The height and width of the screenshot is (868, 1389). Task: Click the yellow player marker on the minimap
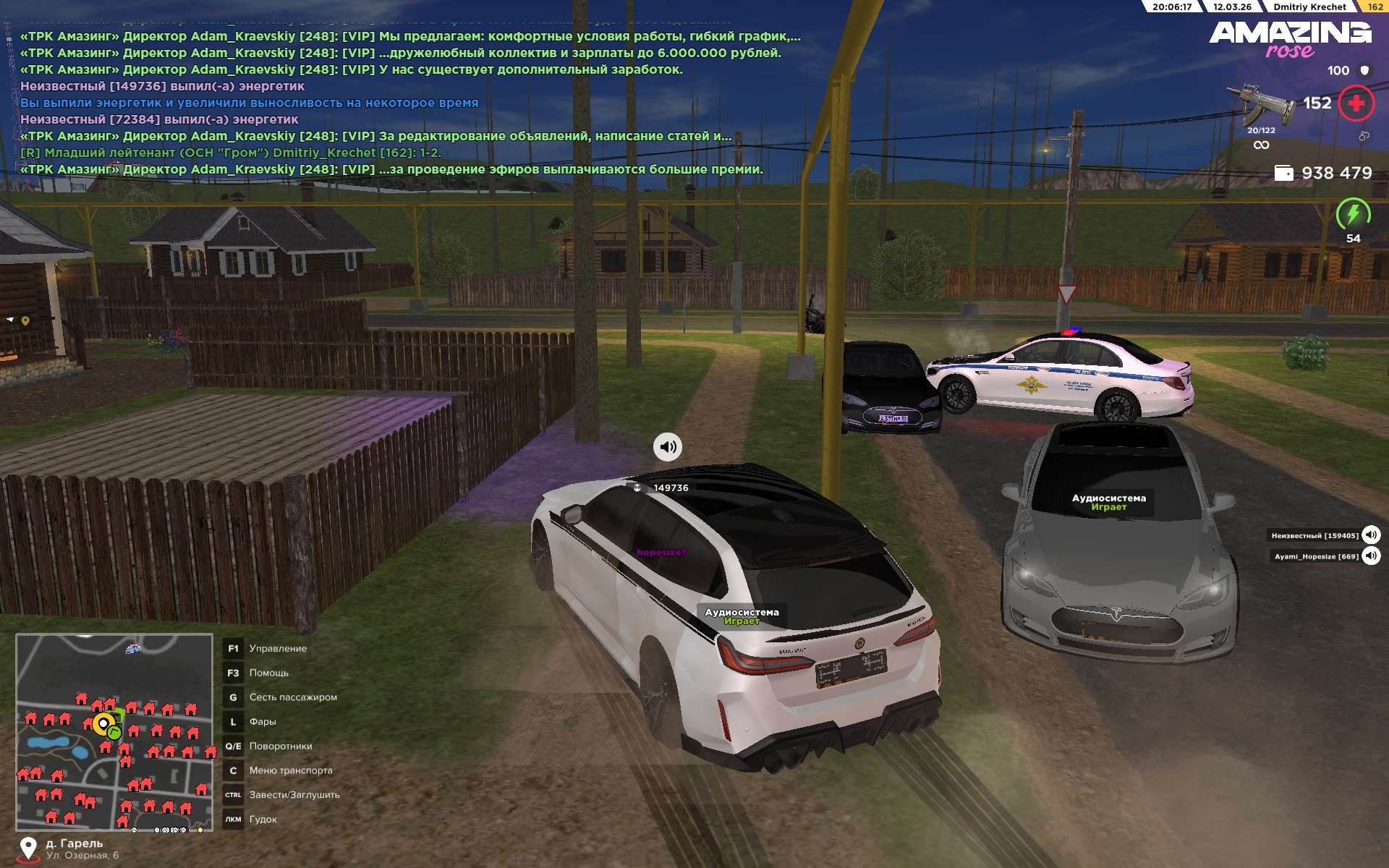(104, 723)
